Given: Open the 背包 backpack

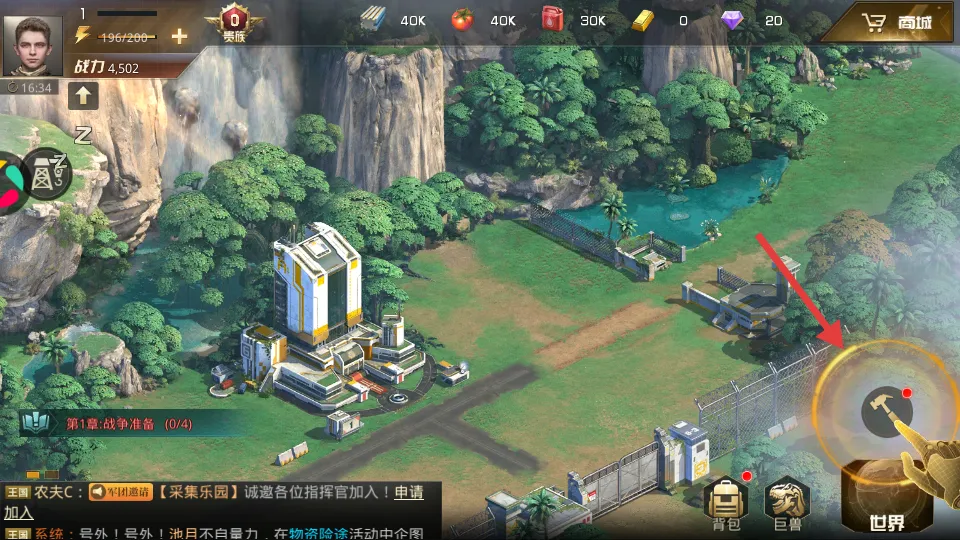Looking at the screenshot, I should coord(725,503).
